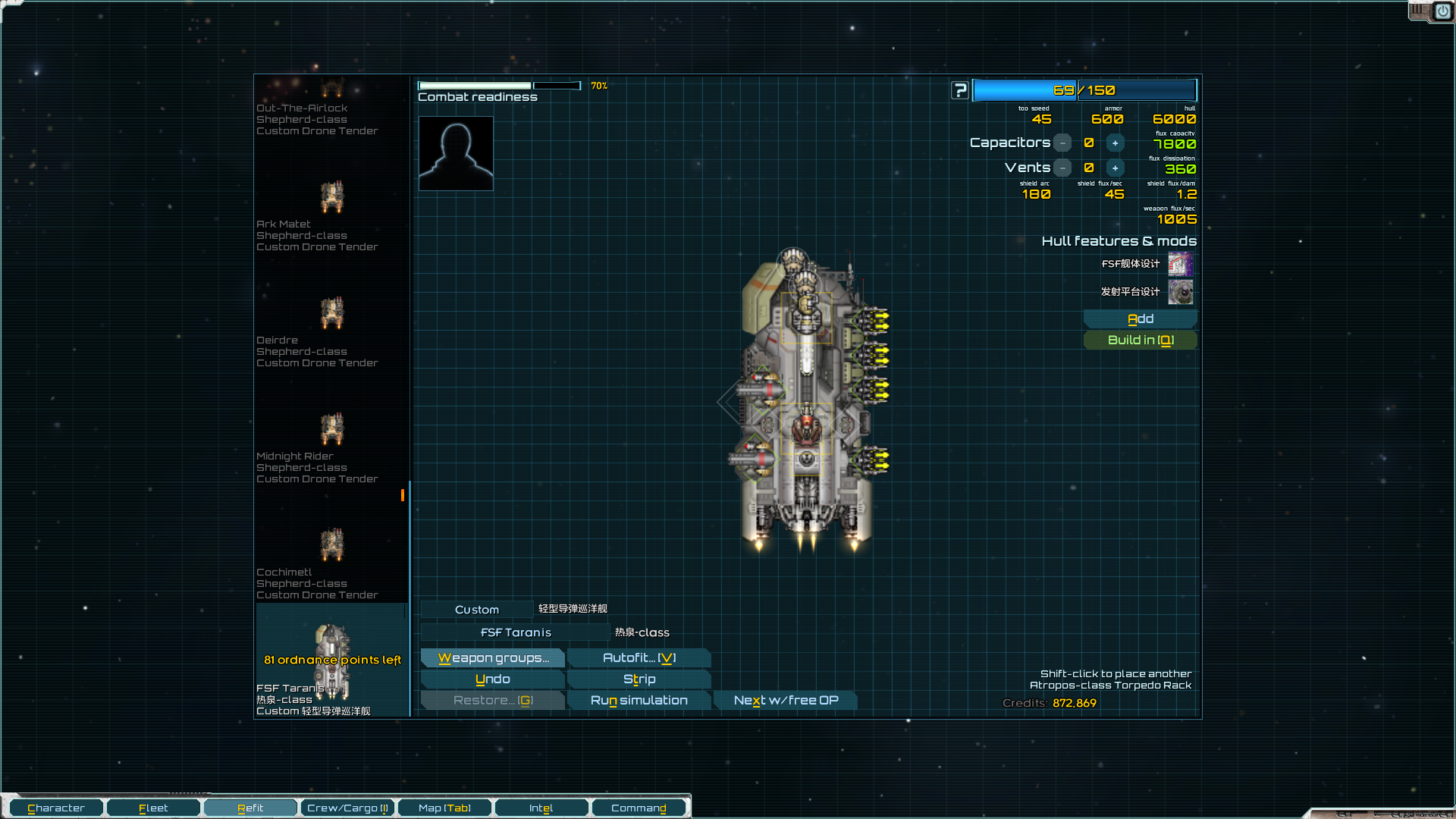1456x819 pixels.
Task: Run simulation for this loadout
Action: (x=639, y=701)
